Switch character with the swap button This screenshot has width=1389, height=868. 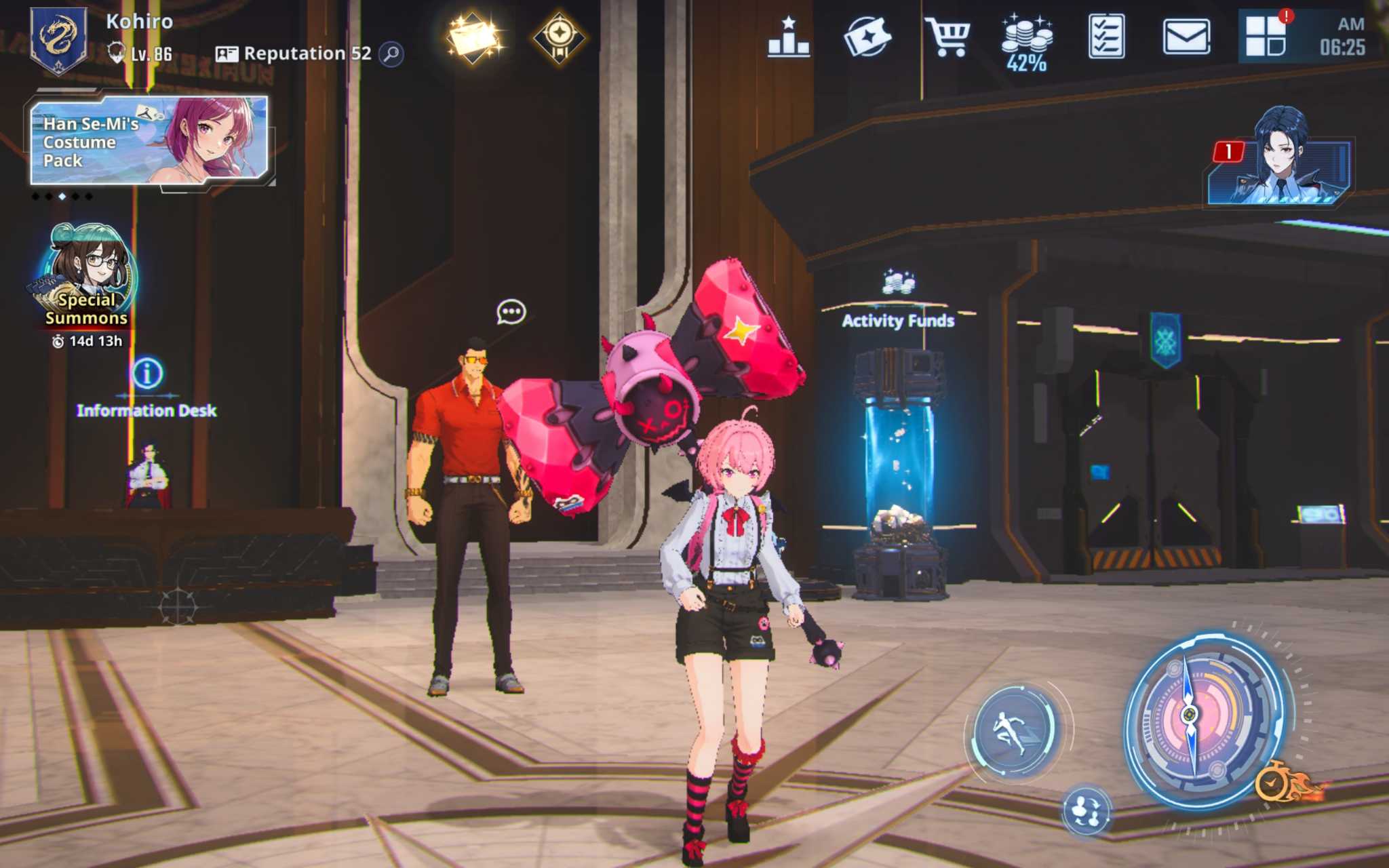click(1087, 810)
